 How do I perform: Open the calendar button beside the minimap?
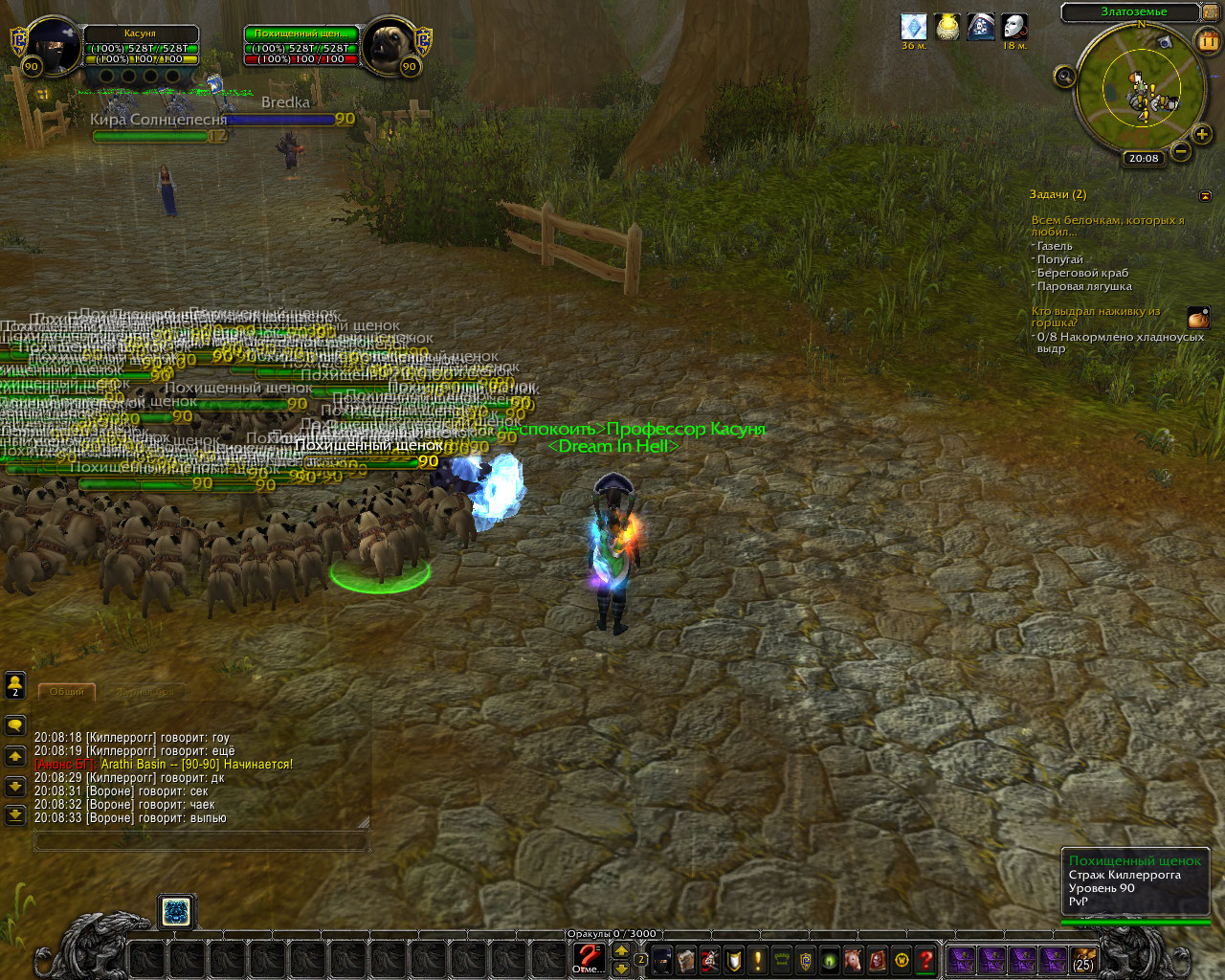pos(1209,40)
